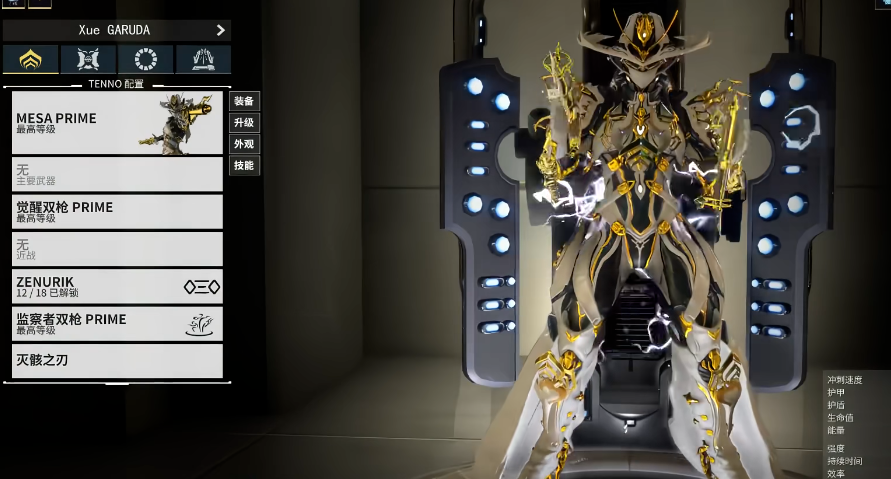
Task: Select the 监察者双枪 PRIME slot
Action: [117, 323]
